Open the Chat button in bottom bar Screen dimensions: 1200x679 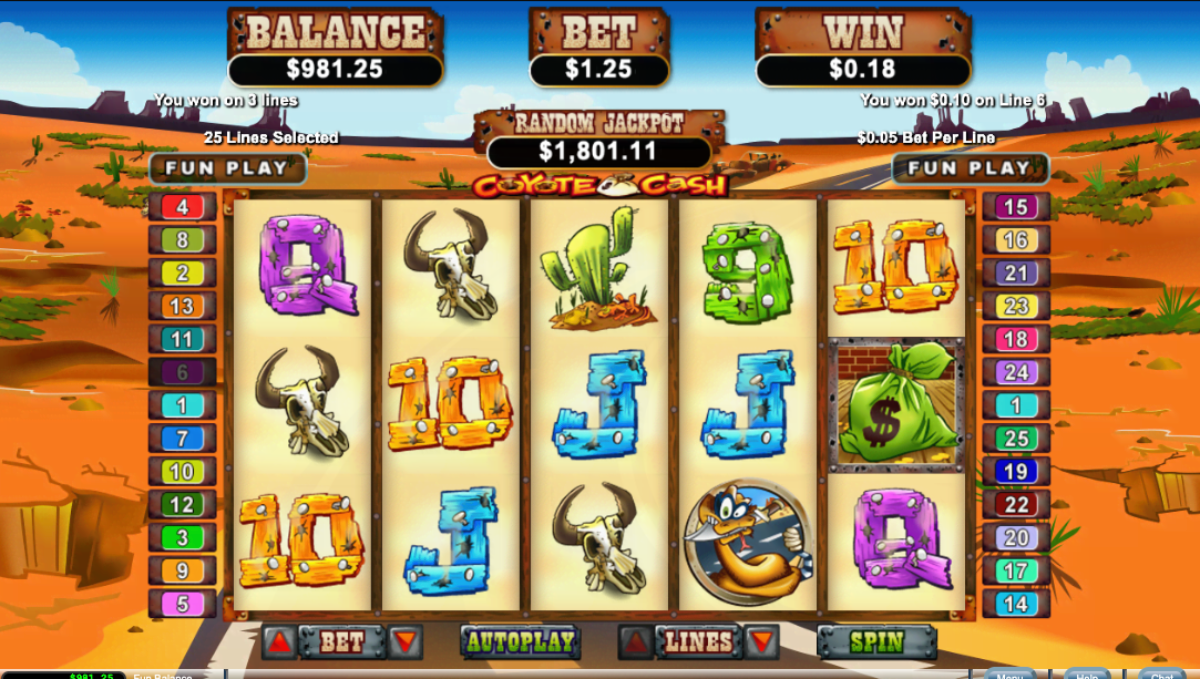(1161, 674)
